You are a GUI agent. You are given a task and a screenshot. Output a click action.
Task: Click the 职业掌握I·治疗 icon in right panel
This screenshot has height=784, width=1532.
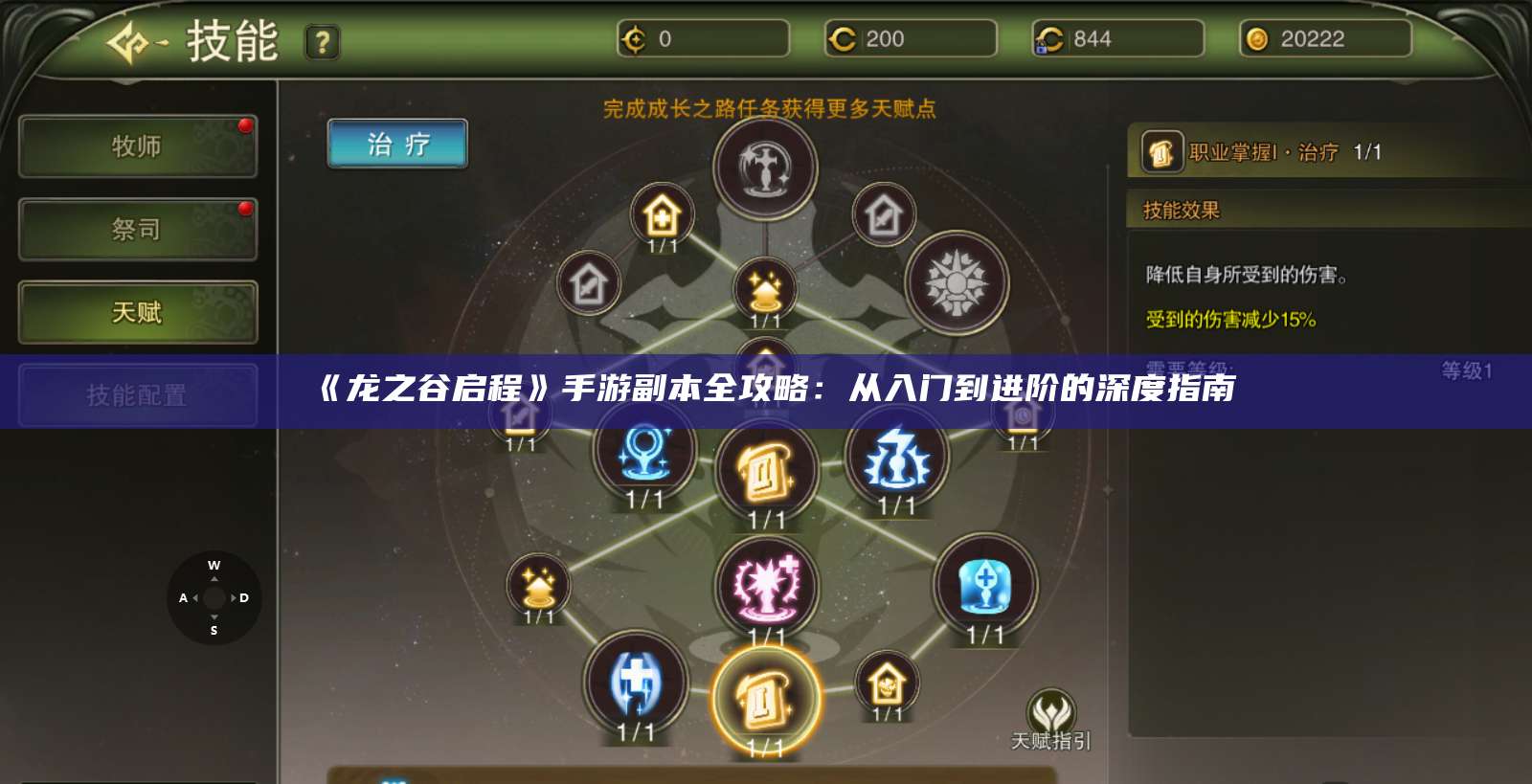pos(1161,153)
